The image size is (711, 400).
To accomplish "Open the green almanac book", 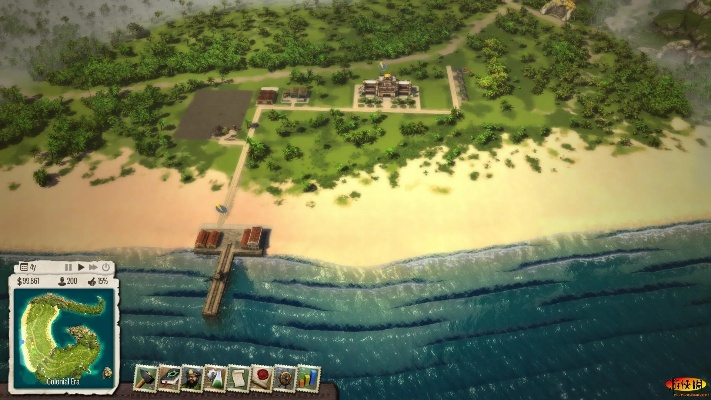I will (168, 378).
